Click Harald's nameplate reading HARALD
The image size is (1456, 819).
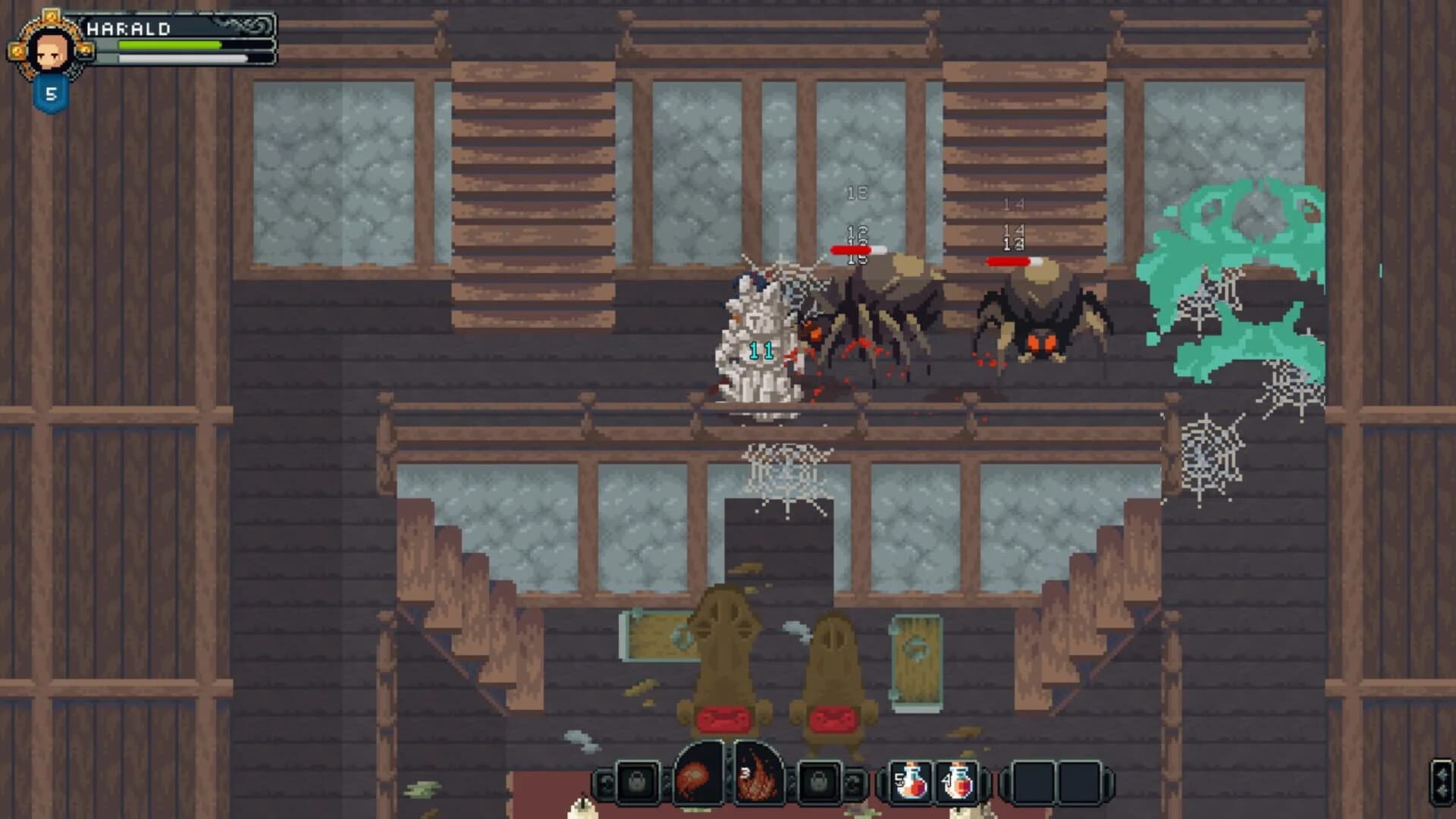tap(128, 29)
